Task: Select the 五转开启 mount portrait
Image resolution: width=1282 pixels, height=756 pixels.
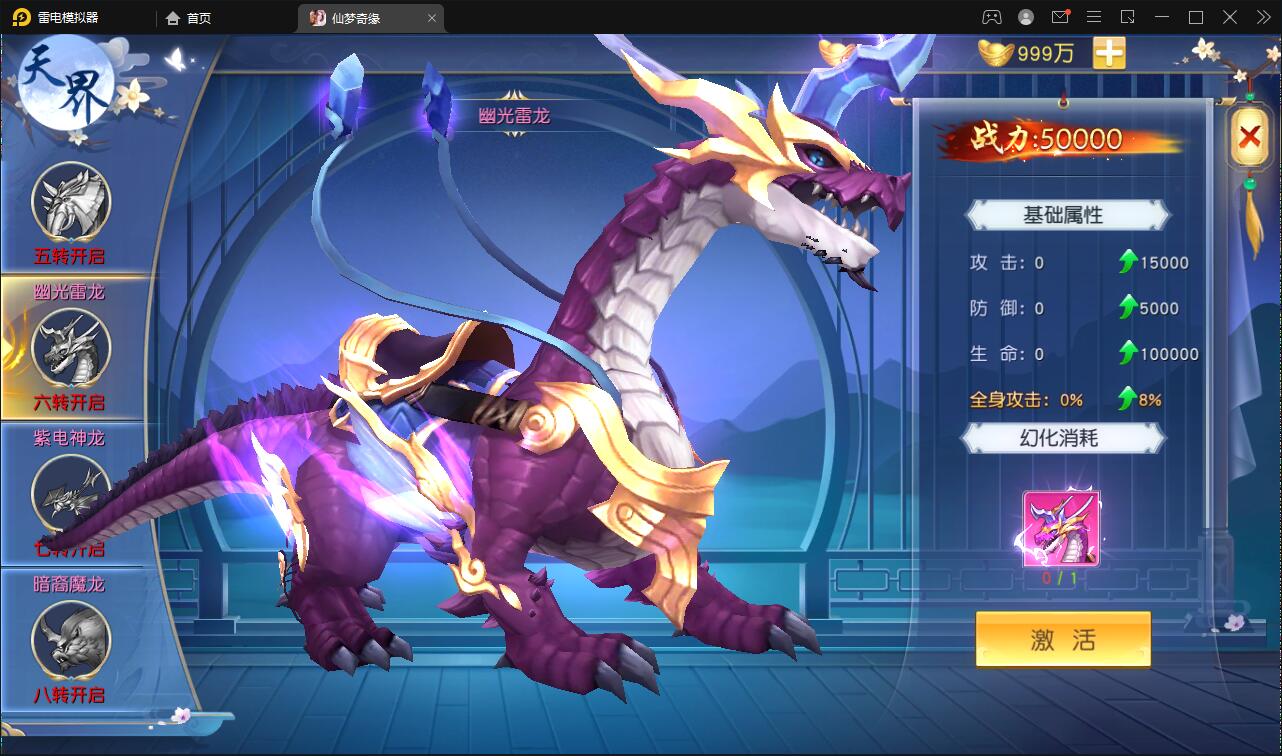Action: (70, 202)
